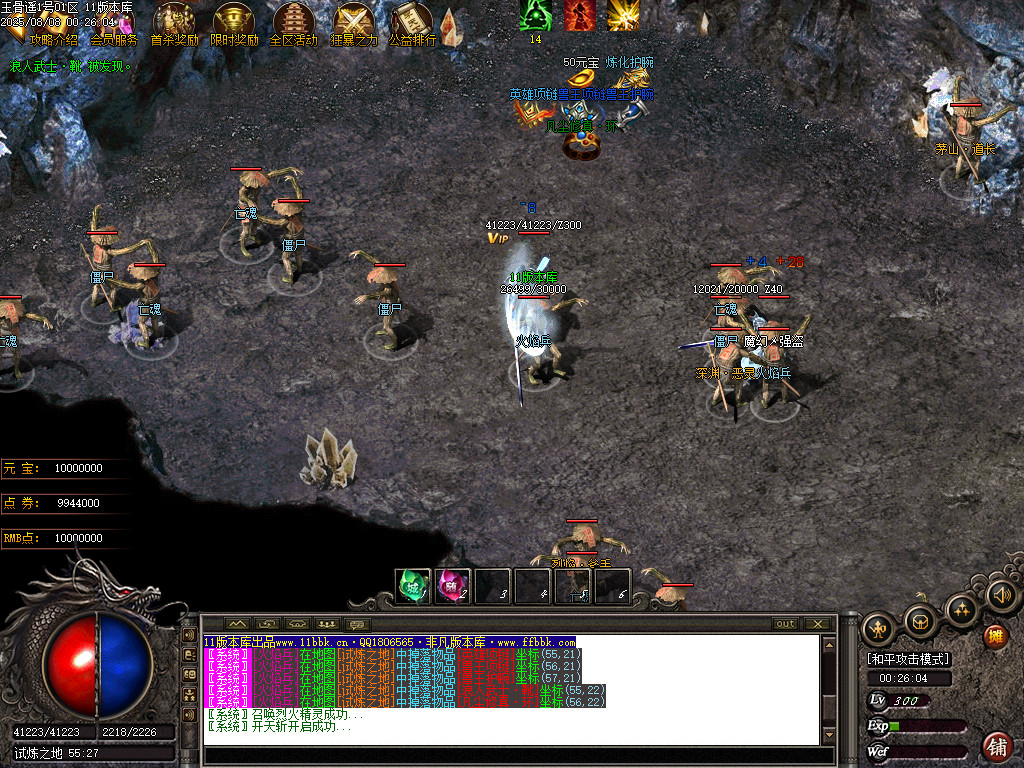Click the green buff icon showing 14
1024x768 pixels.
[535, 16]
